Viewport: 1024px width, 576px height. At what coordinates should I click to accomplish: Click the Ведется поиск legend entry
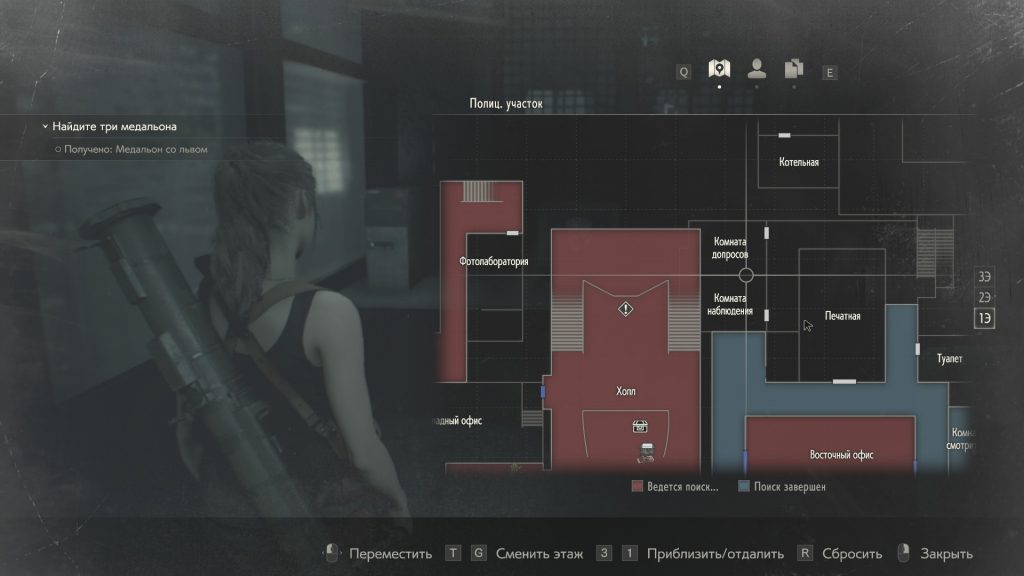pyautogui.click(x=675, y=487)
